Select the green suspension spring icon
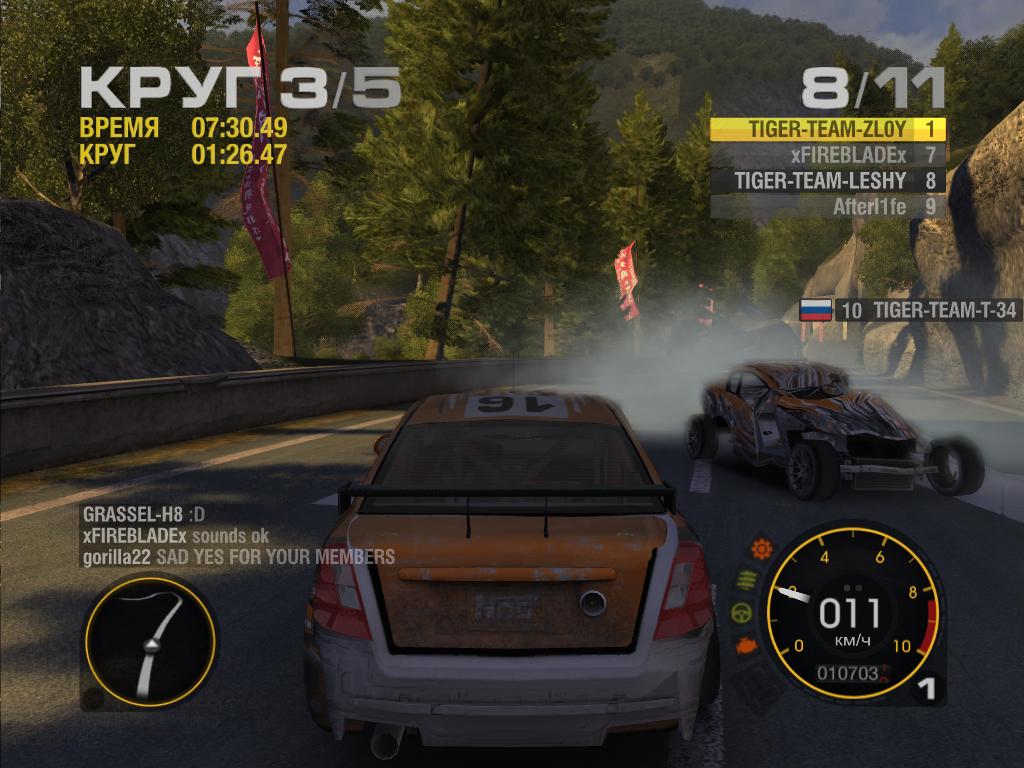1024x768 pixels. (x=745, y=580)
